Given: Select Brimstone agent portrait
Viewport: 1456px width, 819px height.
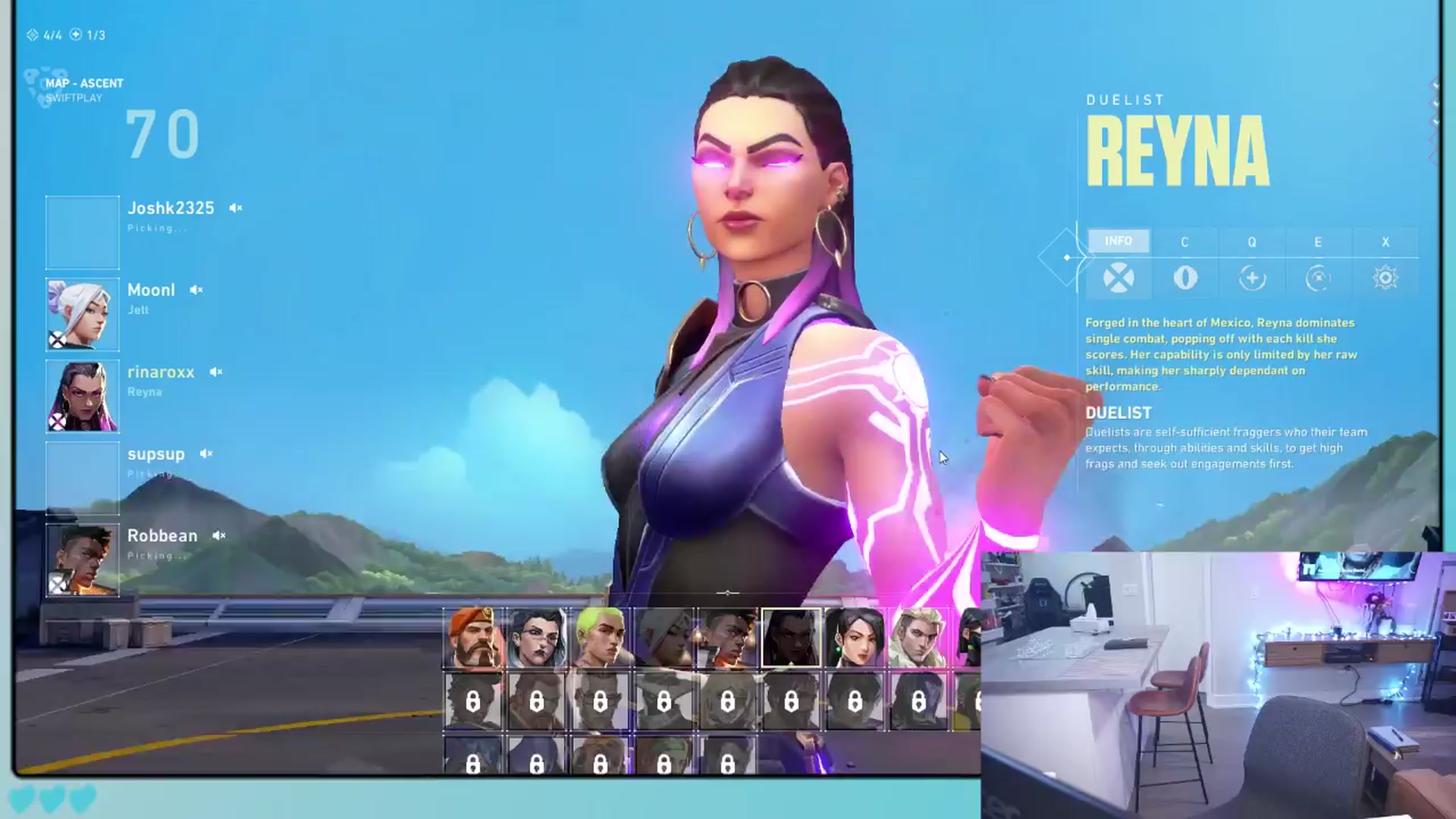Looking at the screenshot, I should coord(473,638).
